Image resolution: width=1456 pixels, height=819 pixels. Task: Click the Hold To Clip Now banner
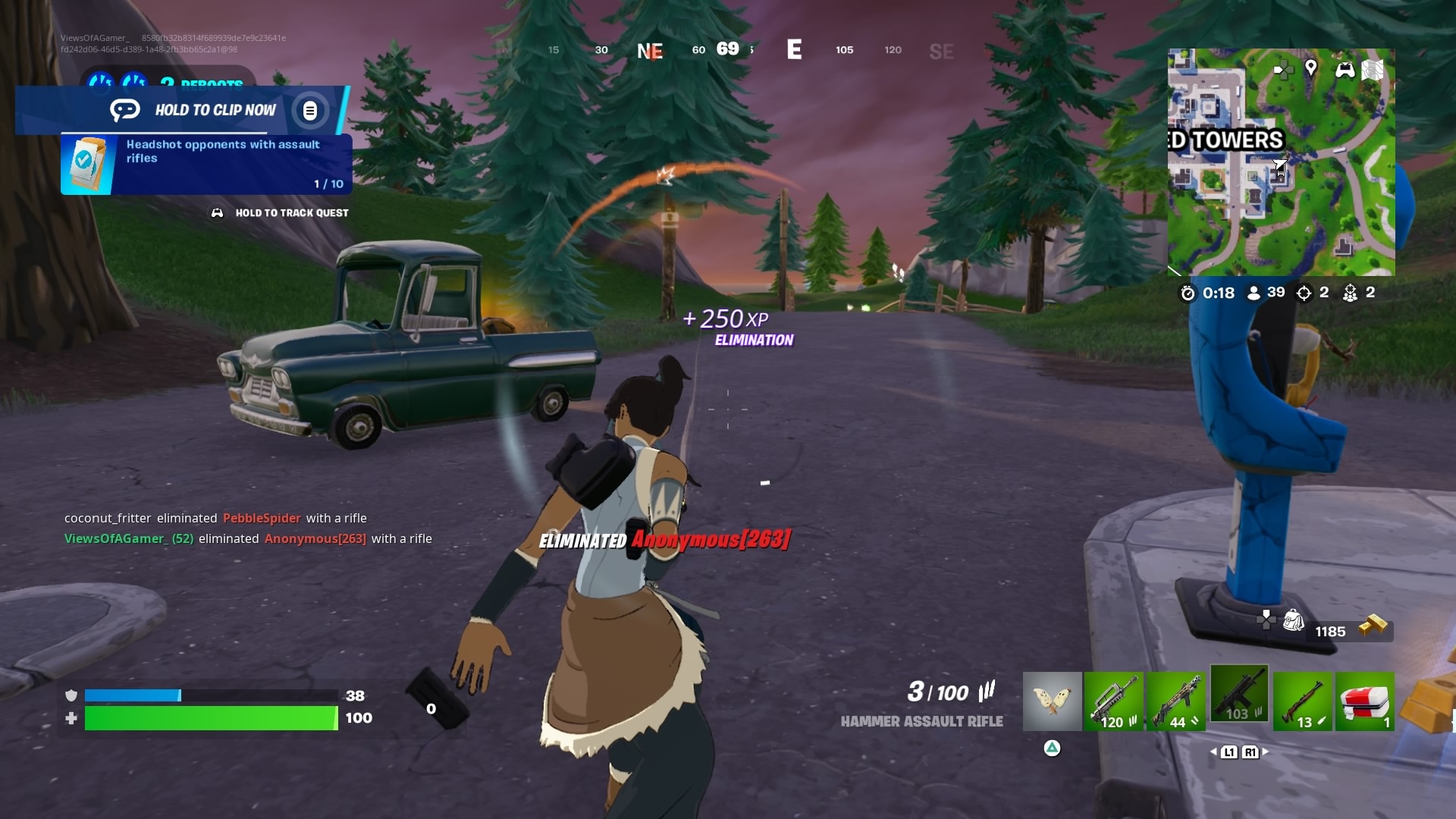(215, 110)
